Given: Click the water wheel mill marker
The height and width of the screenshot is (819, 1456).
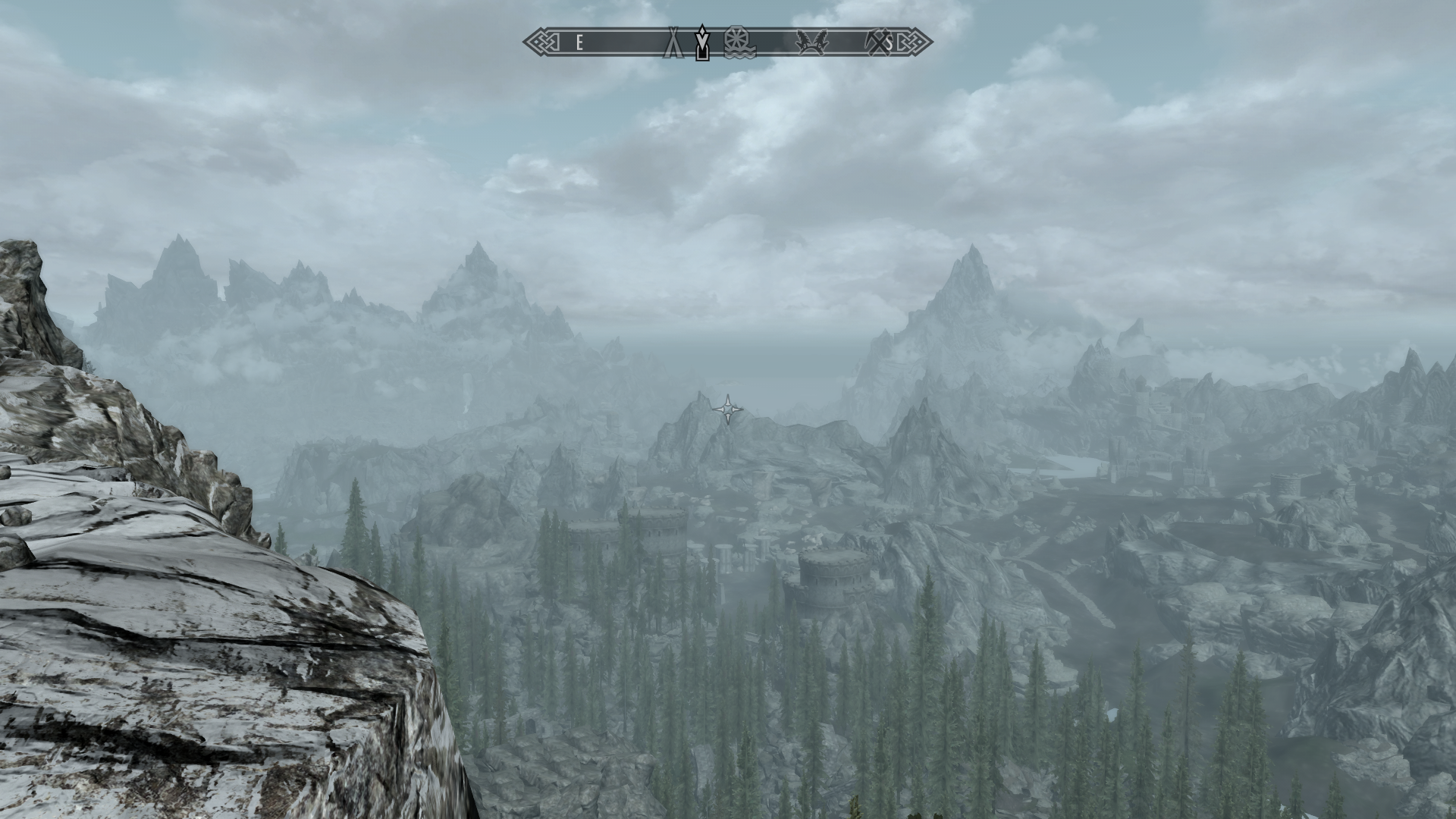Looking at the screenshot, I should pos(735,42).
